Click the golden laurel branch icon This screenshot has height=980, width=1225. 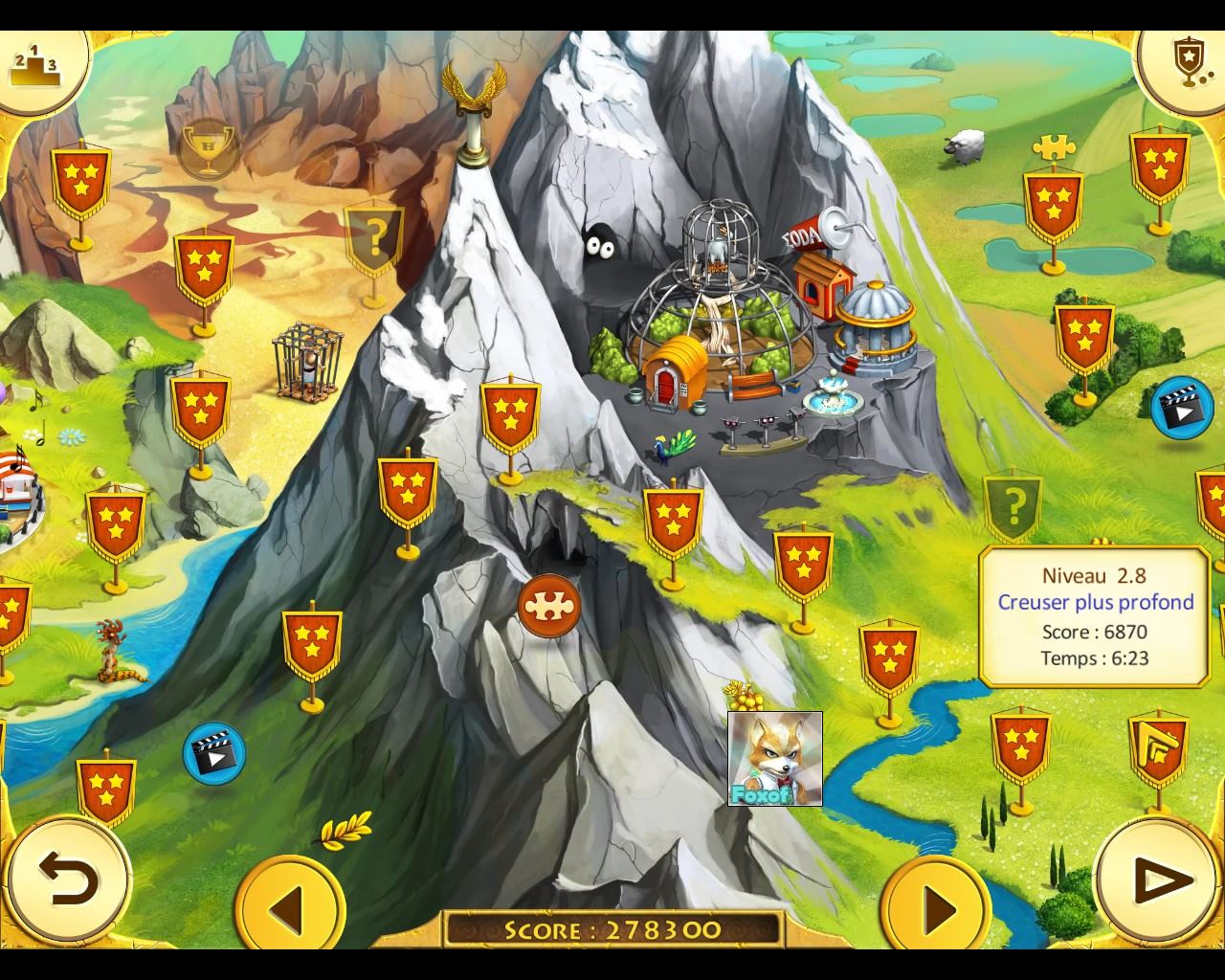click(x=345, y=829)
